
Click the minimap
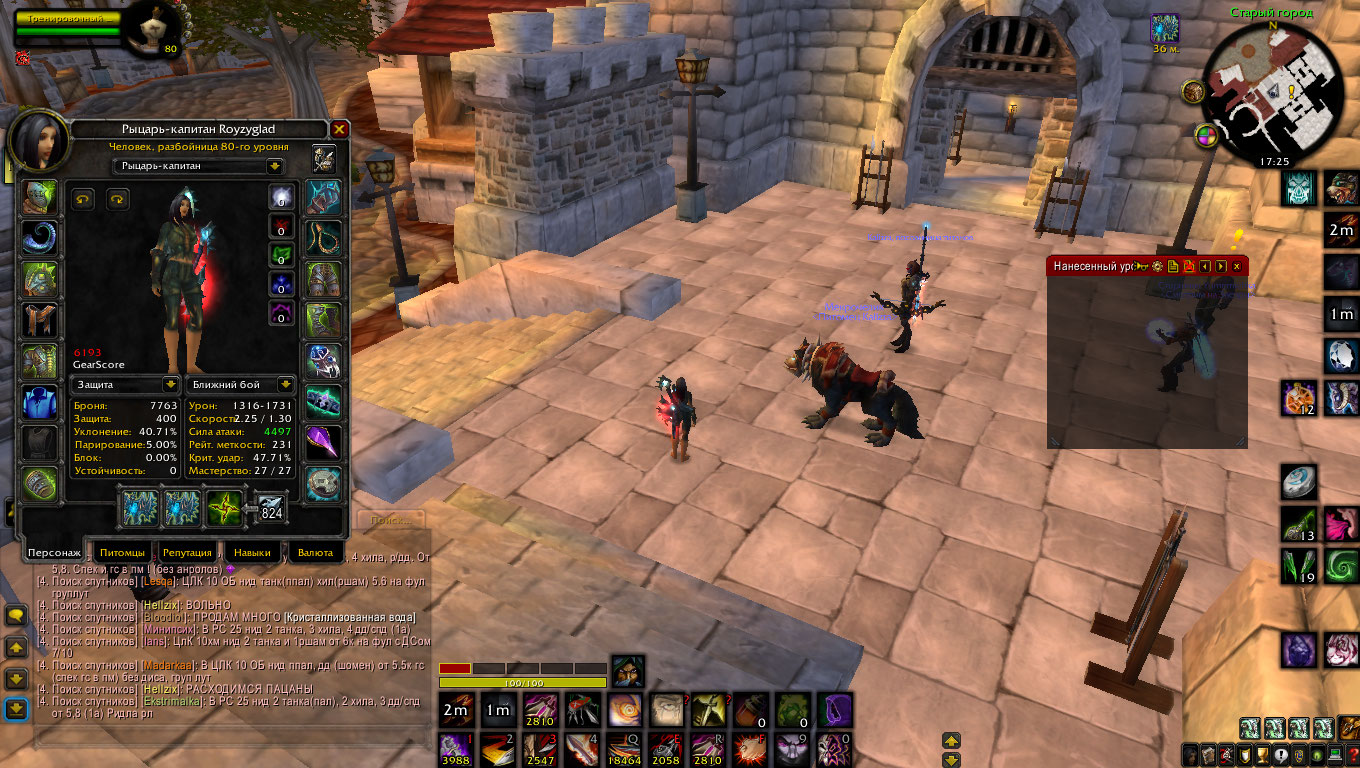pos(1271,85)
